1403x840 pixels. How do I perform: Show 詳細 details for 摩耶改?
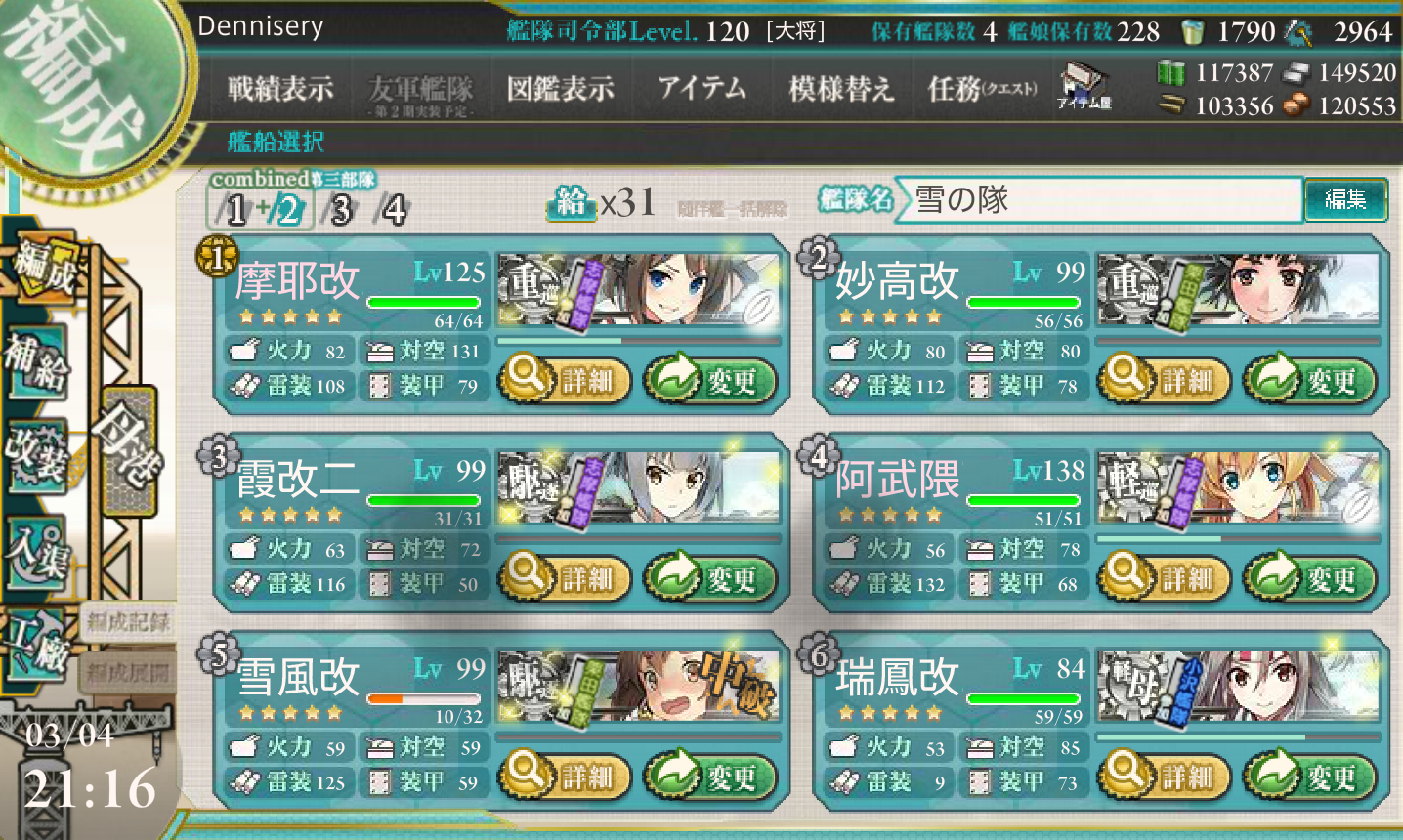pyautogui.click(x=564, y=380)
